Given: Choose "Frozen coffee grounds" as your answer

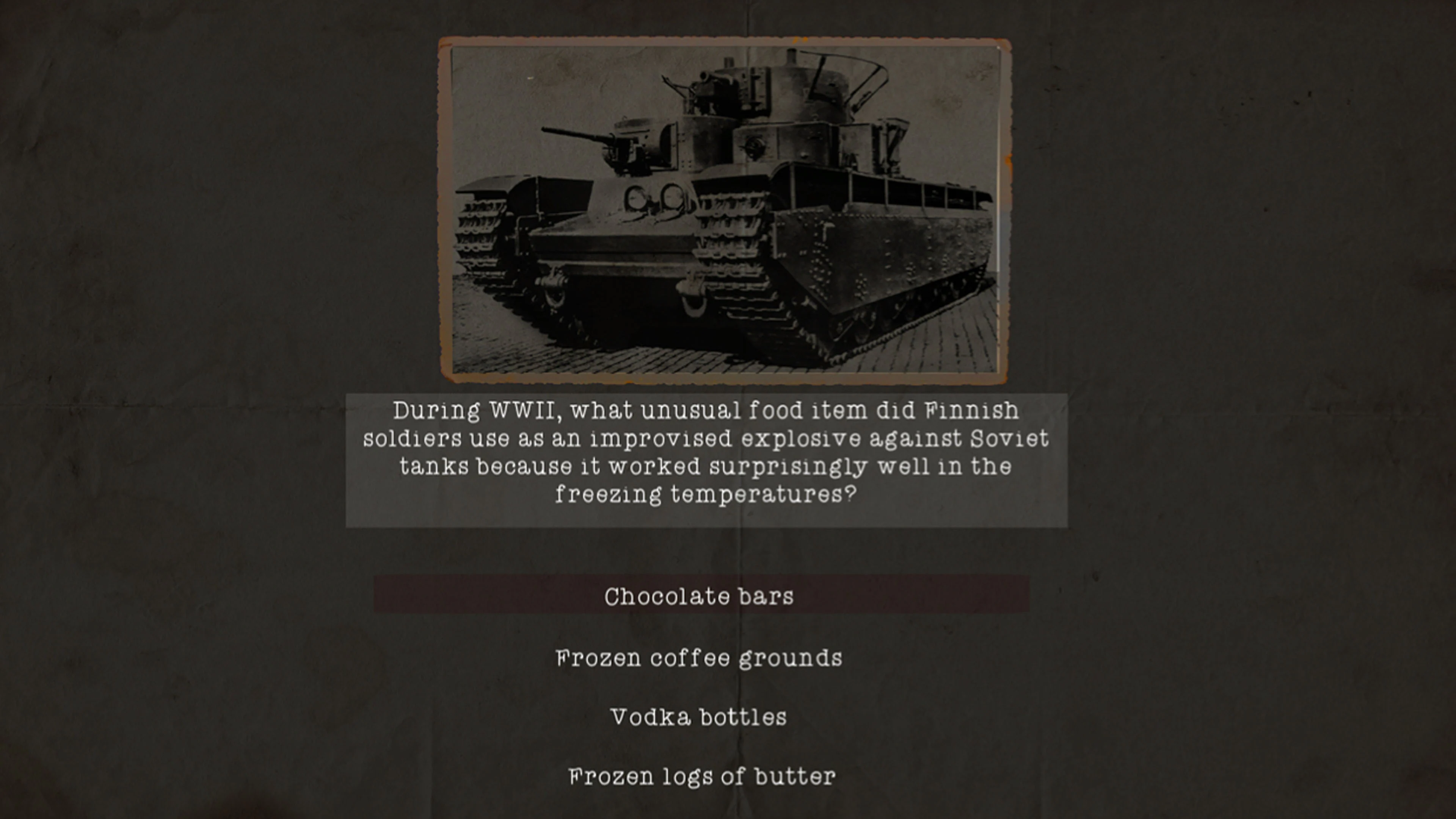Looking at the screenshot, I should (699, 657).
